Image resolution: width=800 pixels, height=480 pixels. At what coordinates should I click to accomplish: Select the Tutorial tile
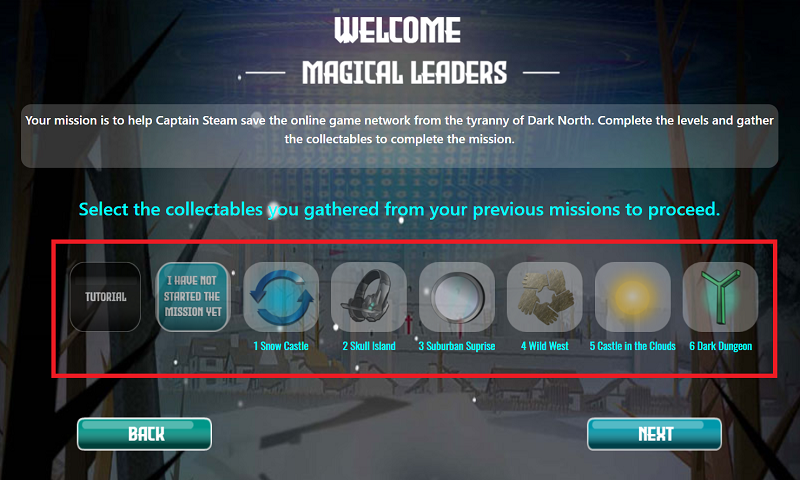pyautogui.click(x=105, y=297)
